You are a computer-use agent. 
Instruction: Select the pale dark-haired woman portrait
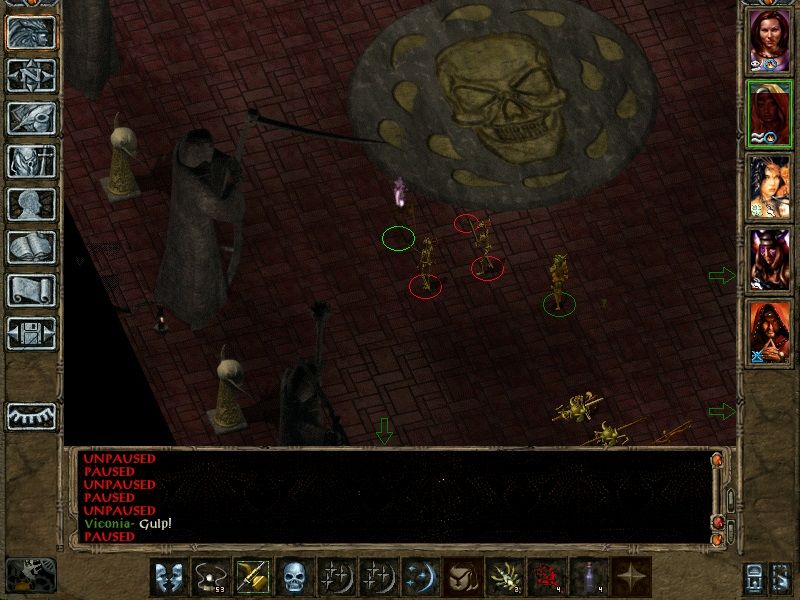(769, 187)
